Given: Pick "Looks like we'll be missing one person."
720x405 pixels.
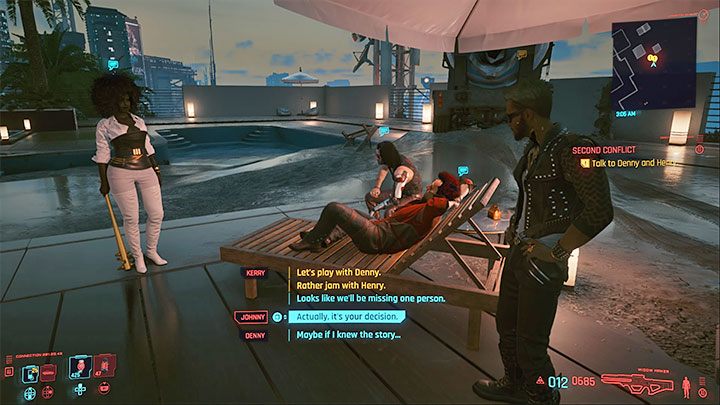Looking at the screenshot, I should click(x=370, y=298).
